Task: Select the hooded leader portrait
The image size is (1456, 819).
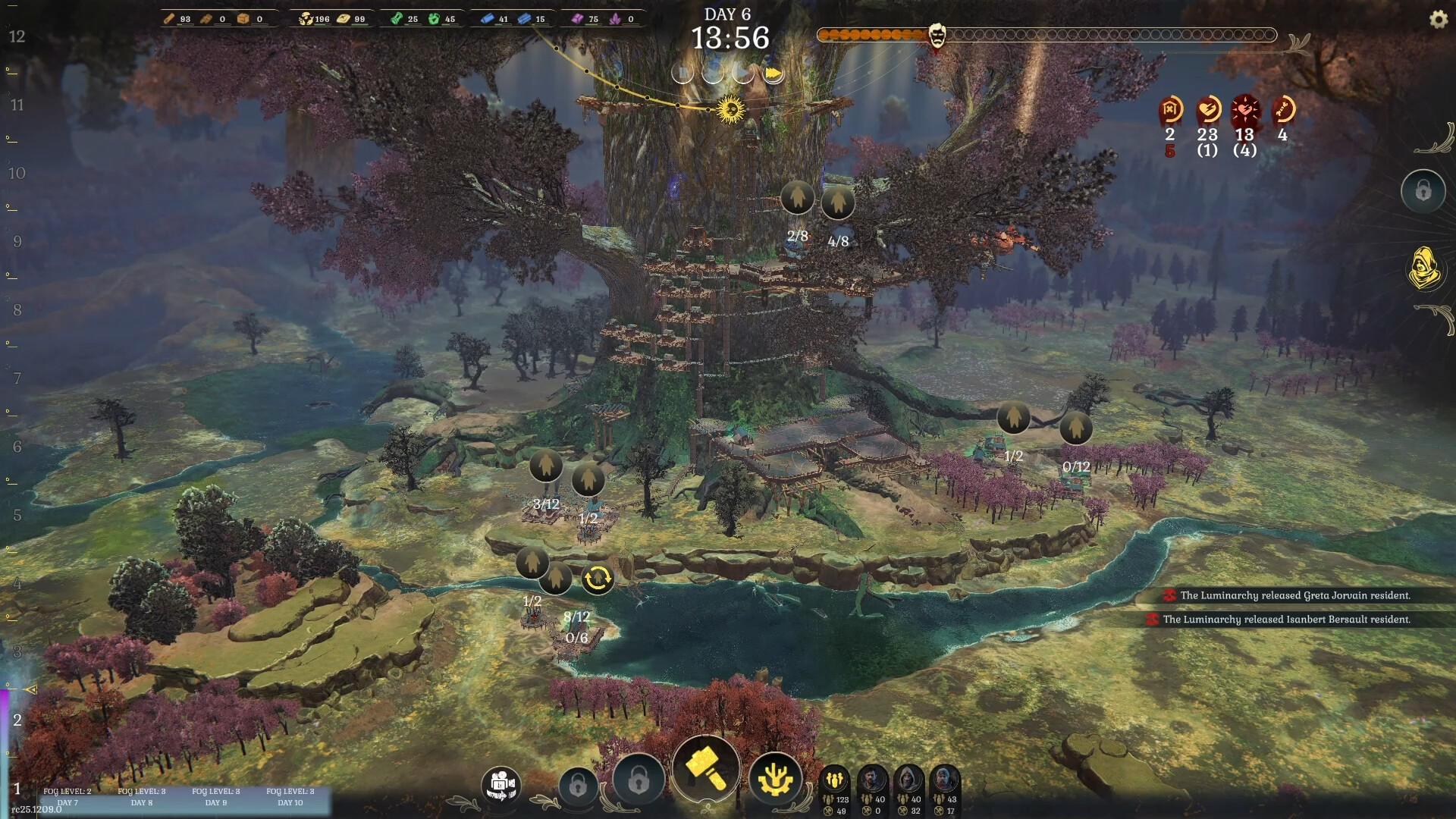Action: pyautogui.click(x=908, y=780)
